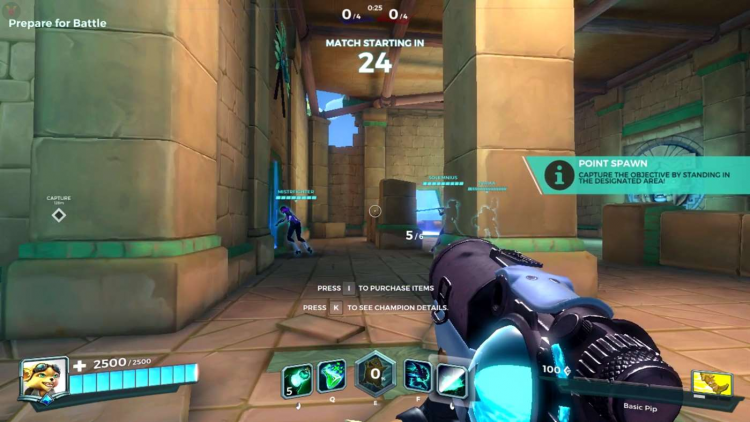750x422 pixels.
Task: Trigger the hexagonal ultimate ability icon
Action: [375, 374]
